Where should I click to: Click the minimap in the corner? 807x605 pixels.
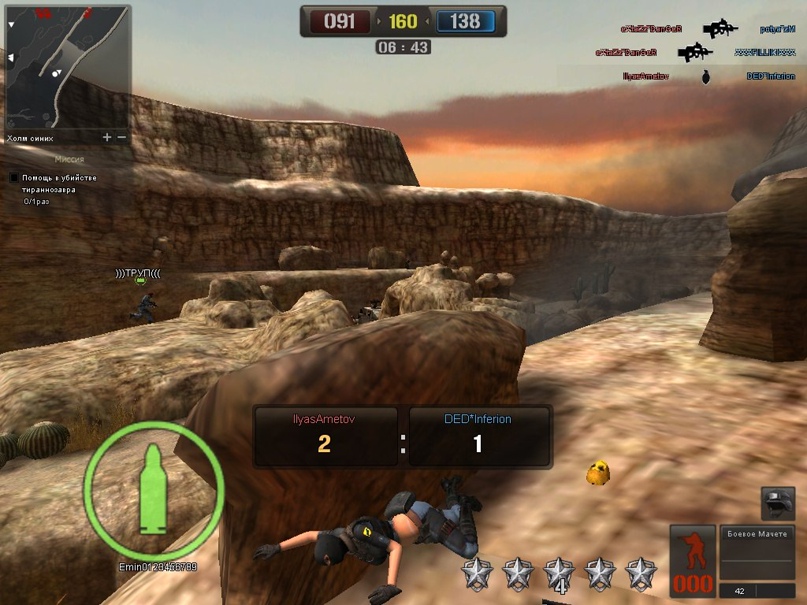pos(67,67)
